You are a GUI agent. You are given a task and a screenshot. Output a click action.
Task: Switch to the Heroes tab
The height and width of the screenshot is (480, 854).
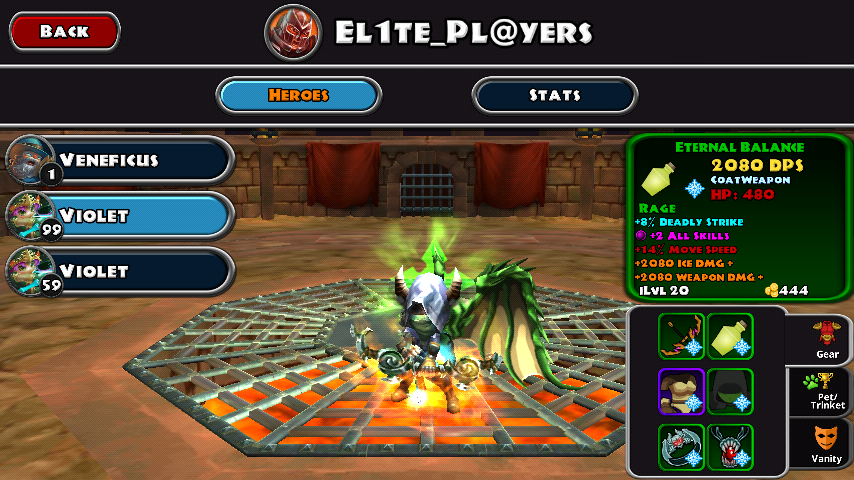pos(299,95)
